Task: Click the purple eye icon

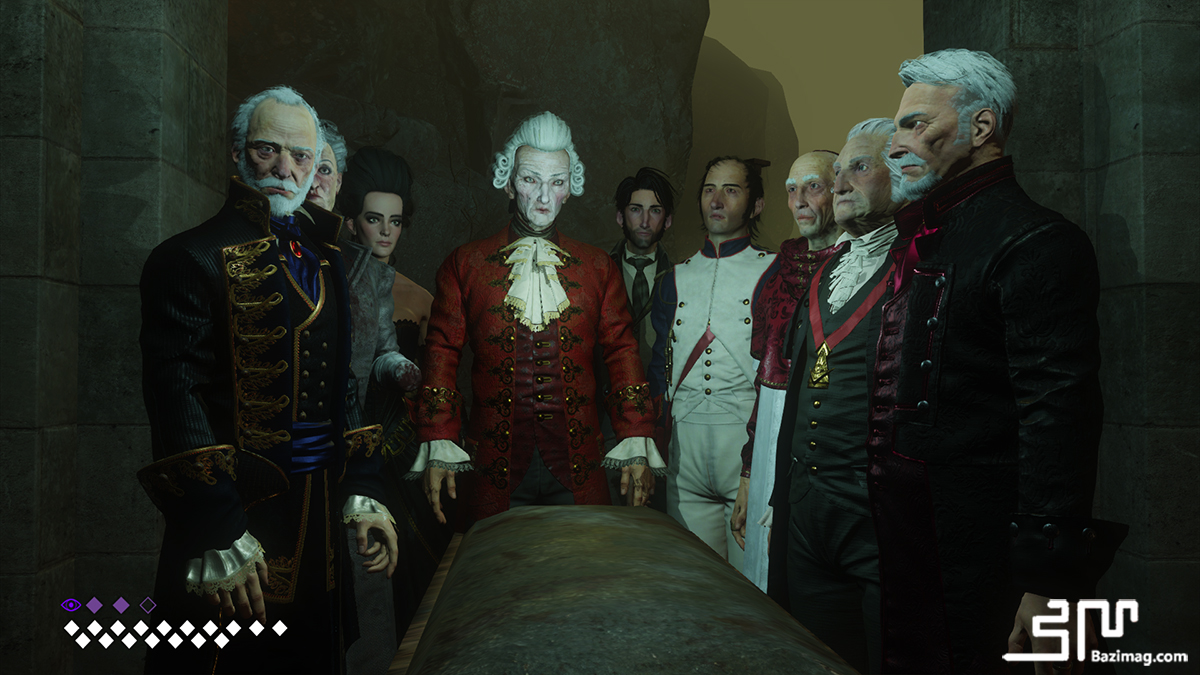Action: click(70, 604)
